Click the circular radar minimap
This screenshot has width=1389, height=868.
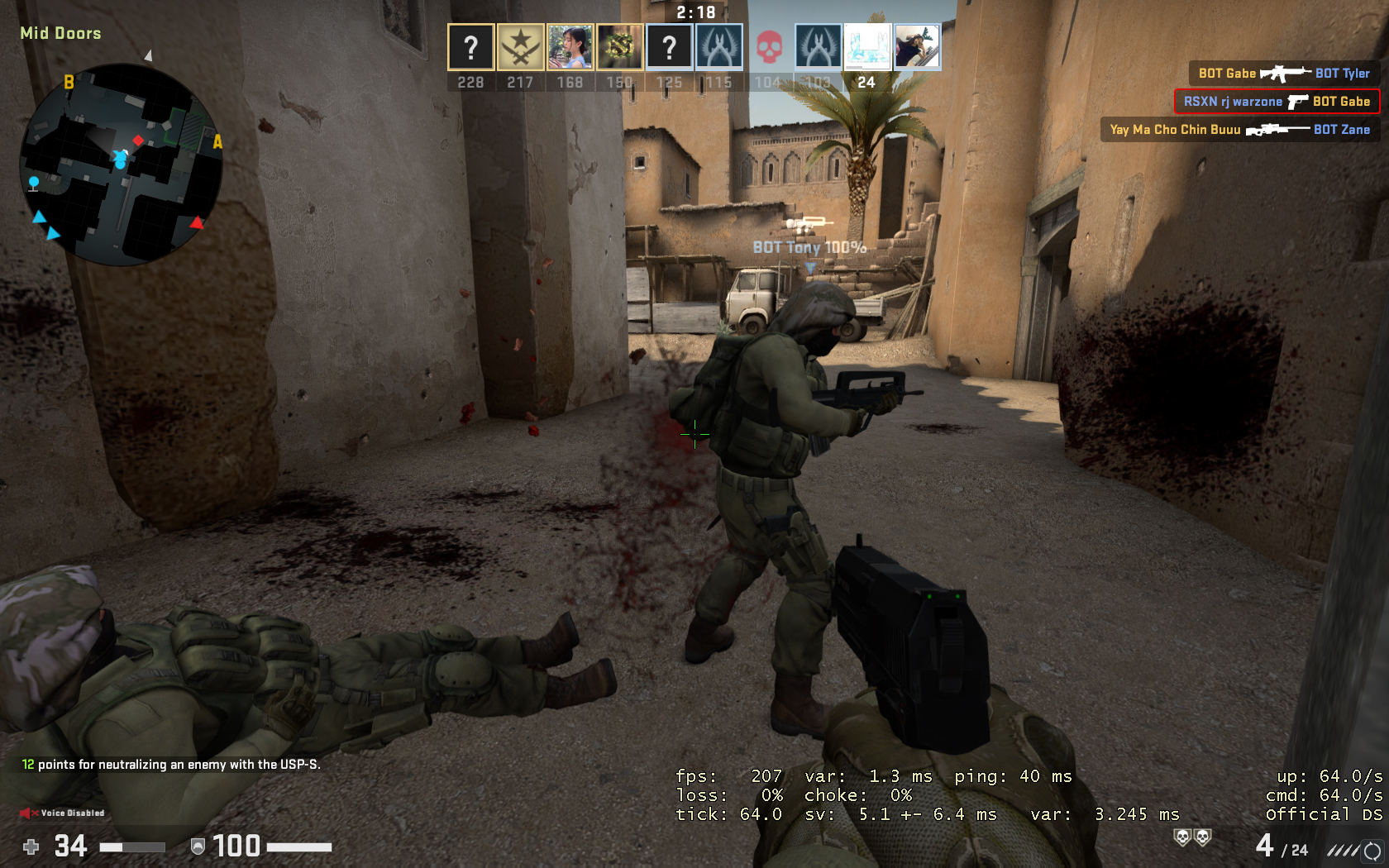click(121, 165)
